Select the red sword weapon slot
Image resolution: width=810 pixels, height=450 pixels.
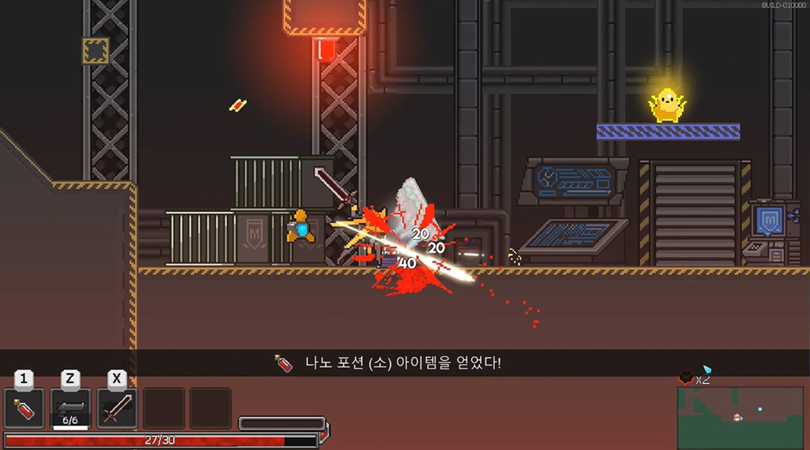tap(117, 408)
